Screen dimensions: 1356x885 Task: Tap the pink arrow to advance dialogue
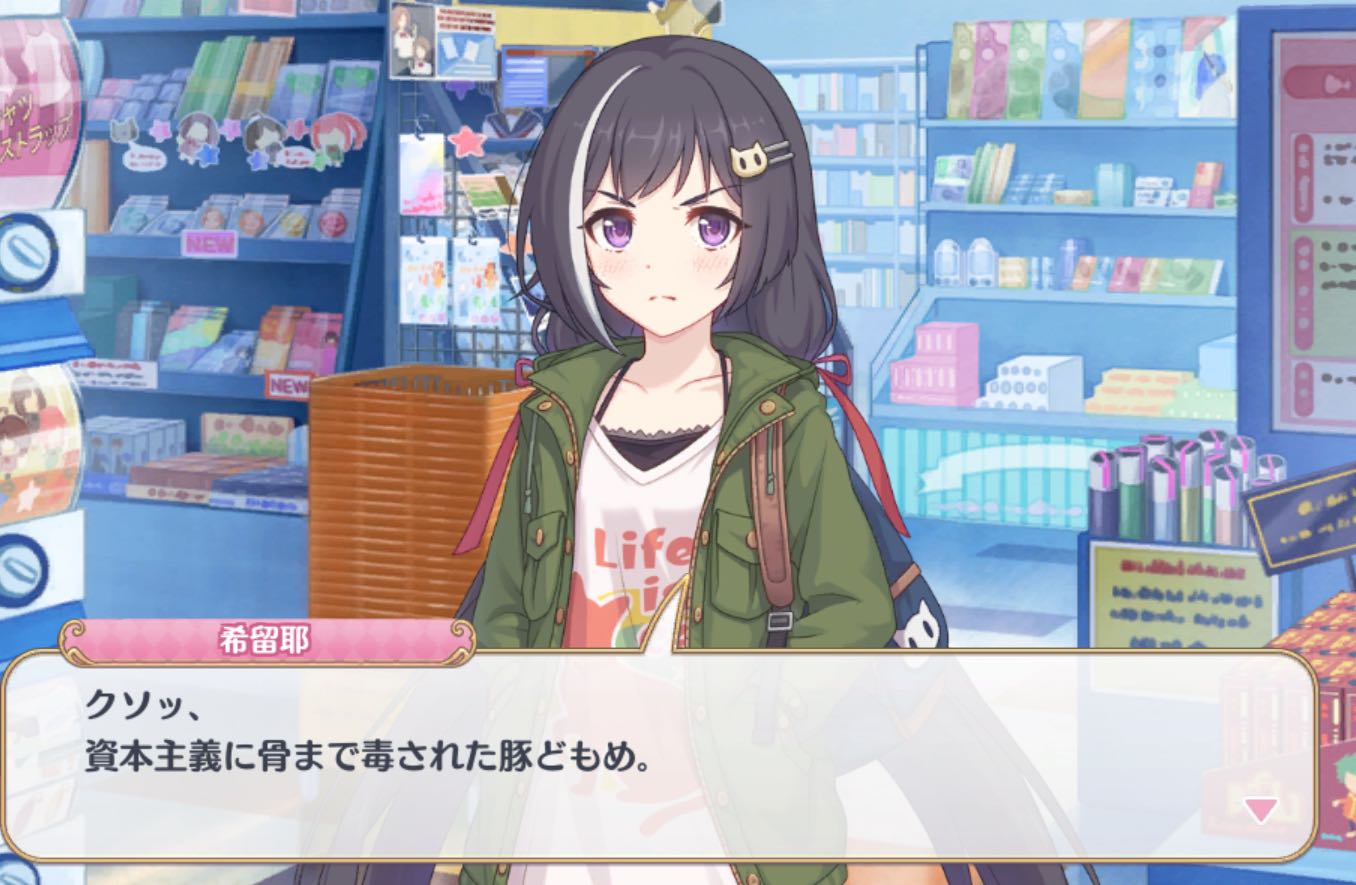pyautogui.click(x=1259, y=809)
